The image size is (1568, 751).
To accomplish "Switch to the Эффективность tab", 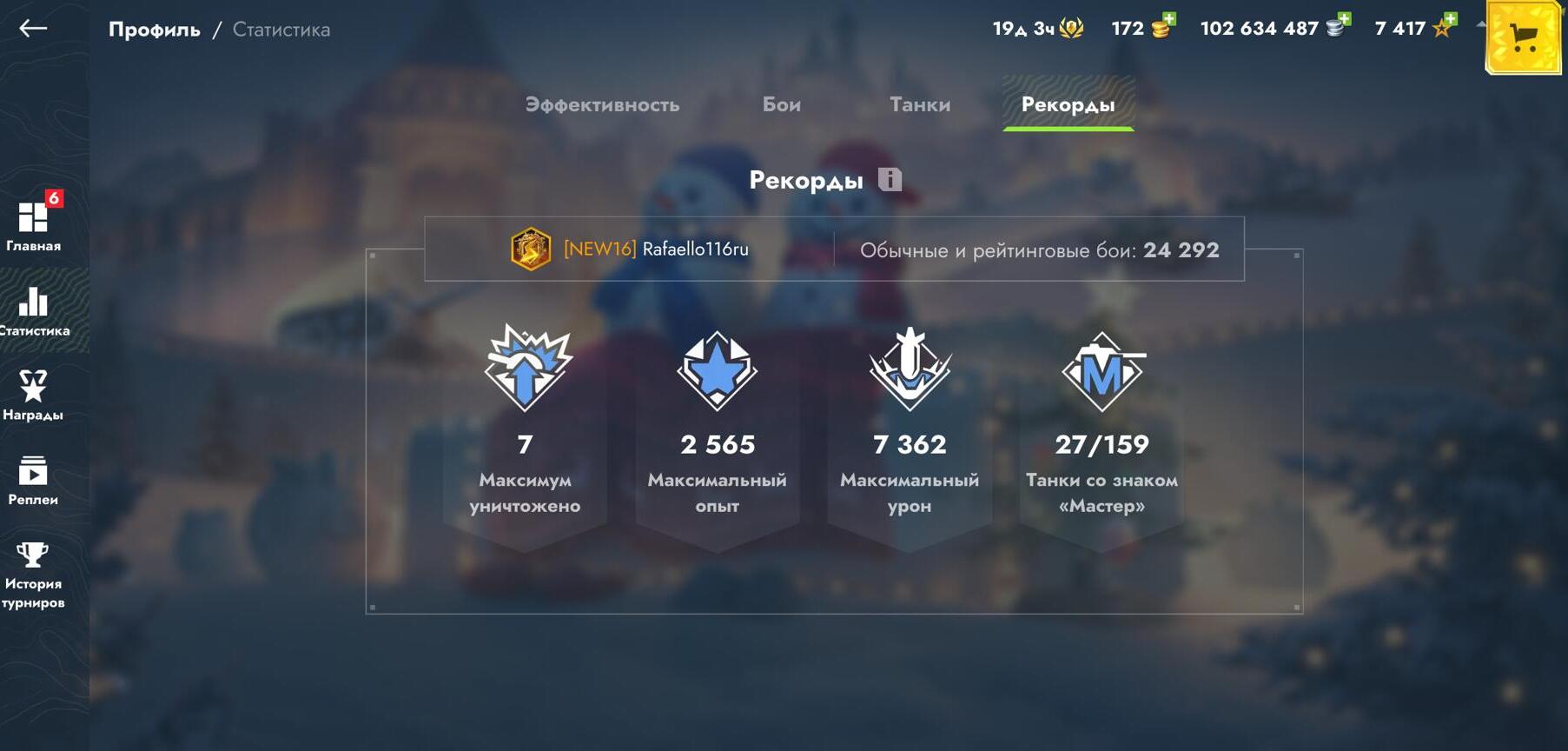I will tap(602, 105).
